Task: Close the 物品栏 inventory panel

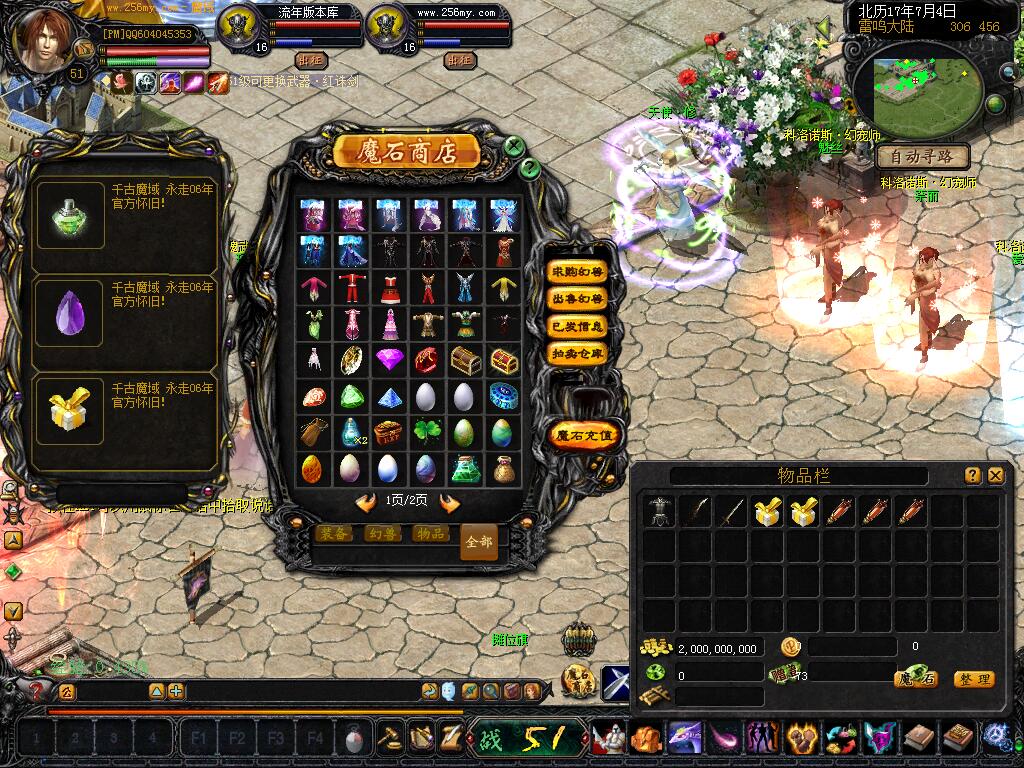Action: (995, 476)
